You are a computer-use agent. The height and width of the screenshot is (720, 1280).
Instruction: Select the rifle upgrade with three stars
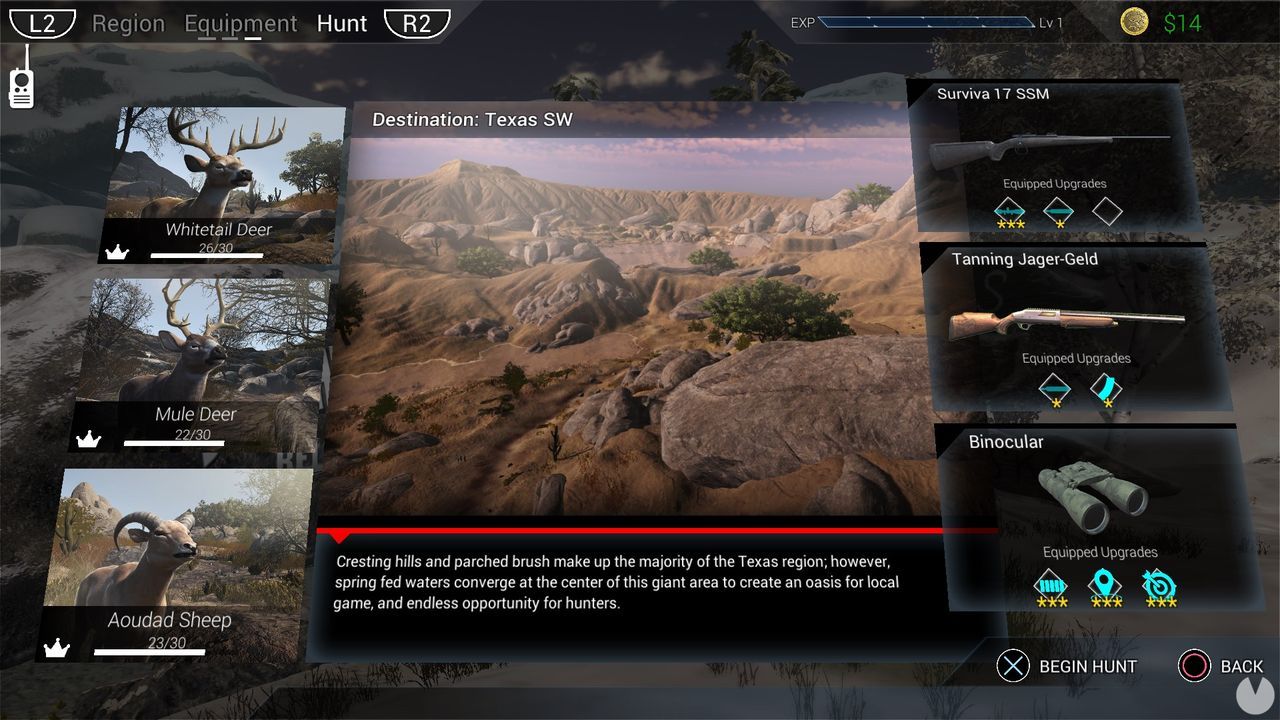pyautogui.click(x=1009, y=211)
